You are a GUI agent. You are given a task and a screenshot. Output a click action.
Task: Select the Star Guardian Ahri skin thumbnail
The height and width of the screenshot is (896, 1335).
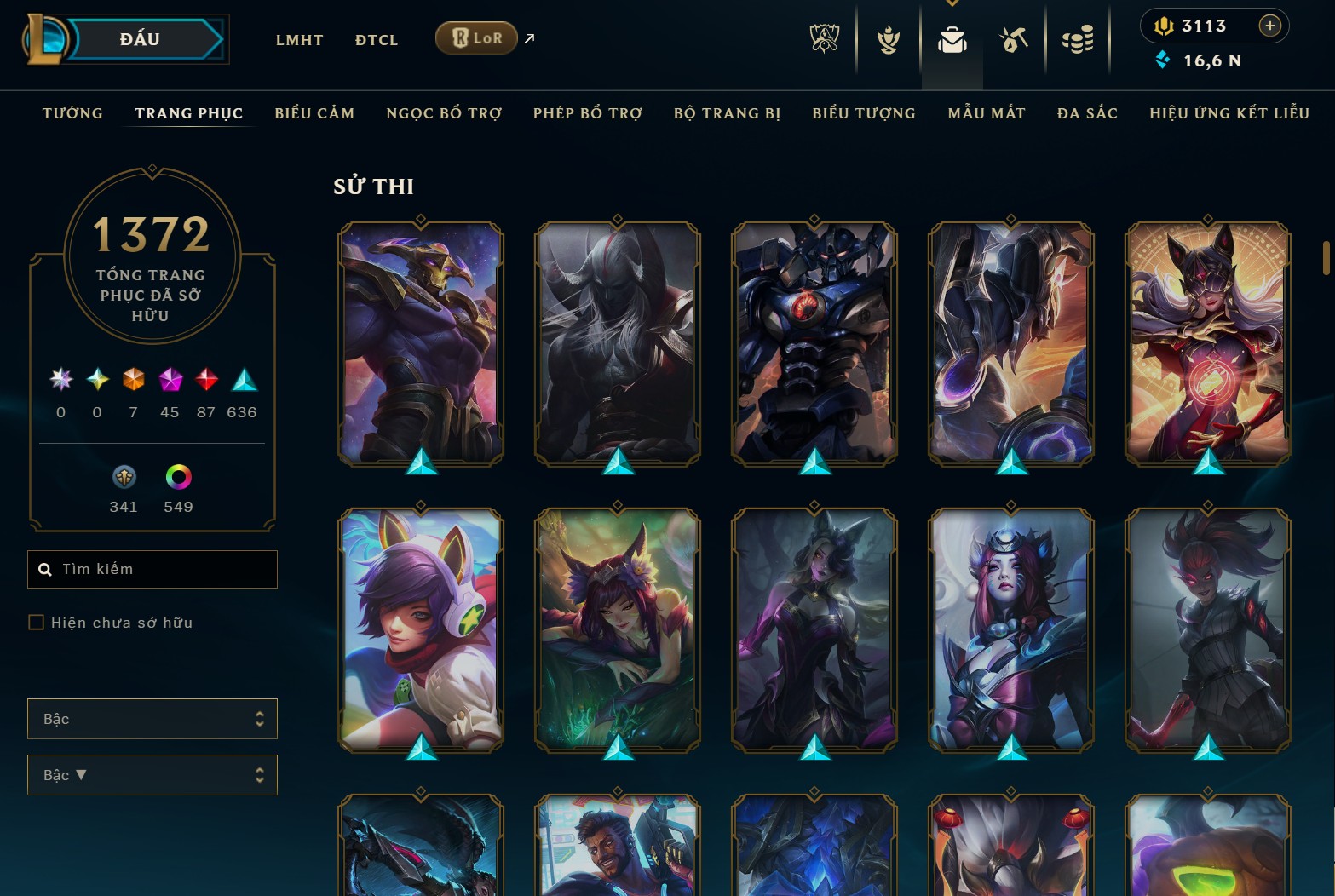[419, 630]
